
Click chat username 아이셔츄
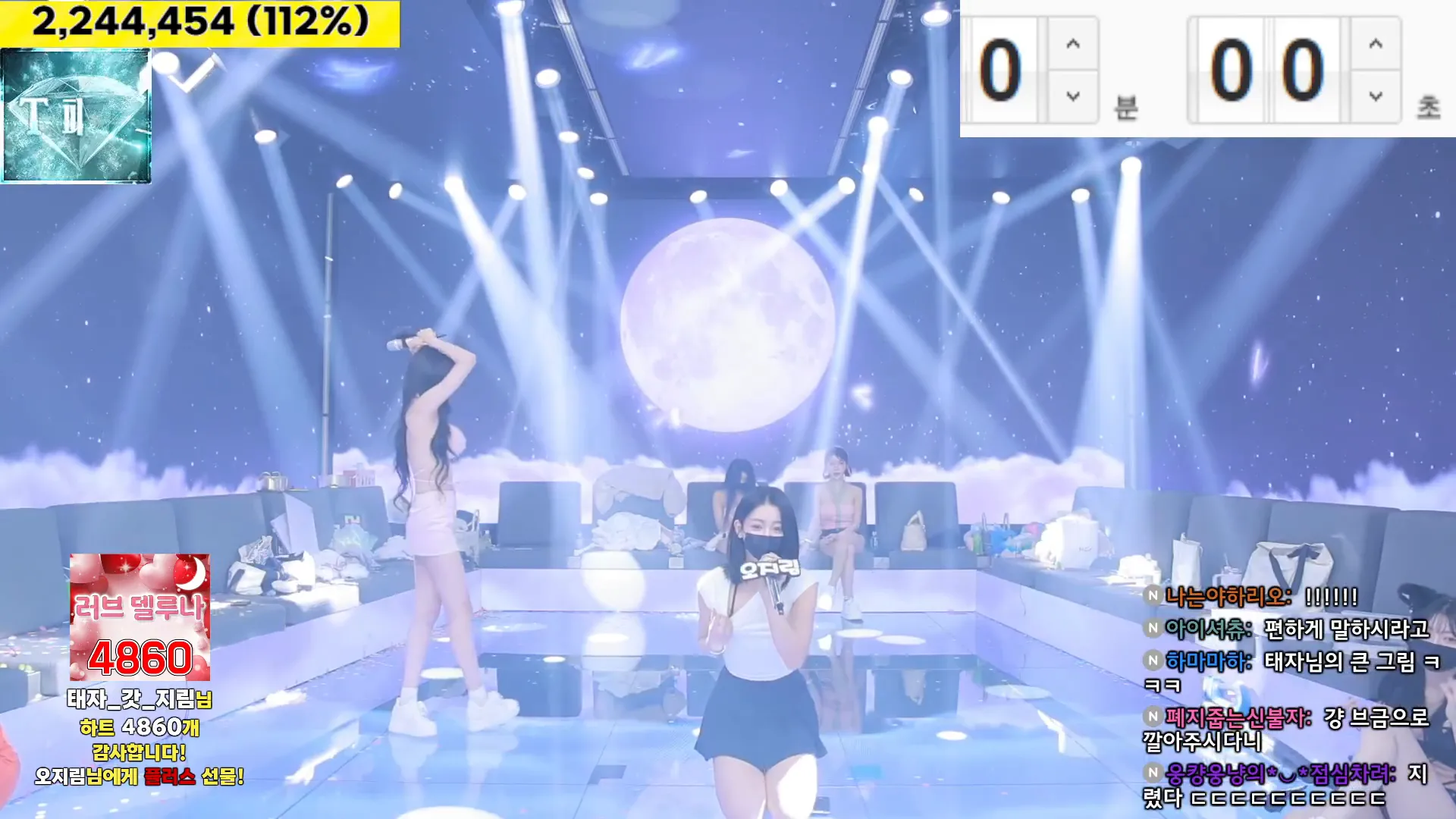click(x=1207, y=629)
